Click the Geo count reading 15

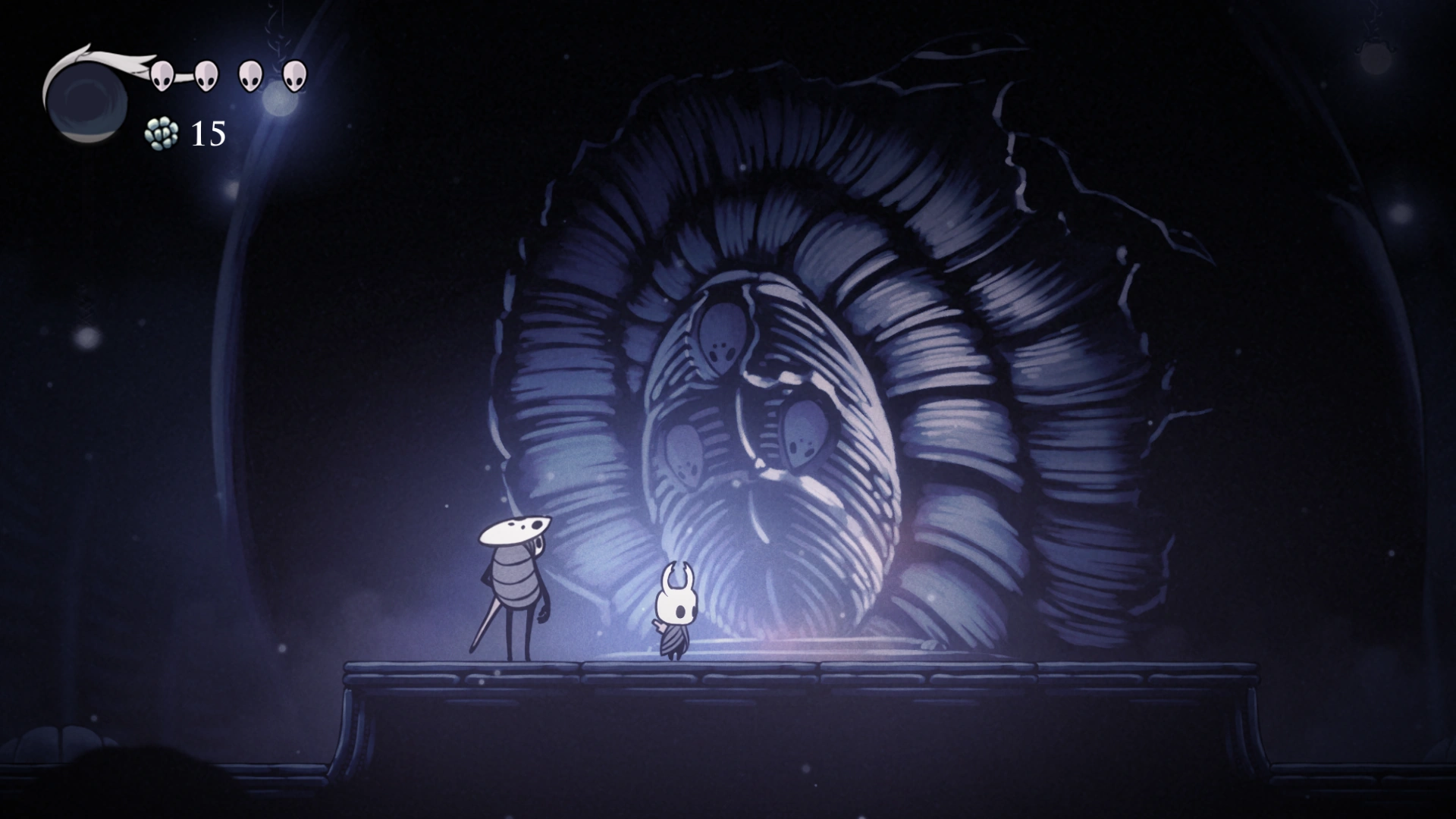tap(207, 133)
